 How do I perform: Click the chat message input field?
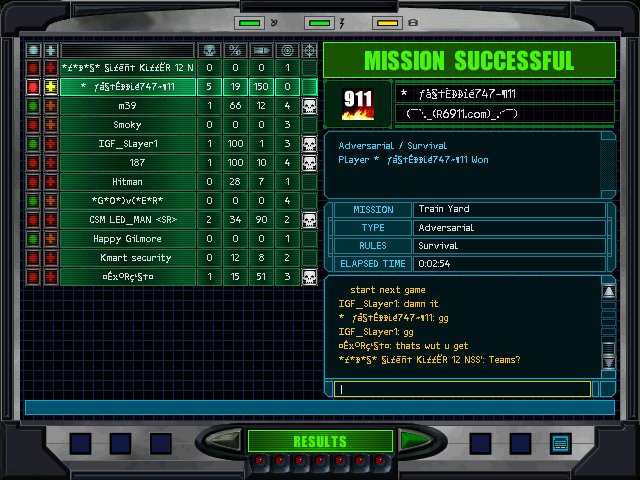pyautogui.click(x=464, y=389)
